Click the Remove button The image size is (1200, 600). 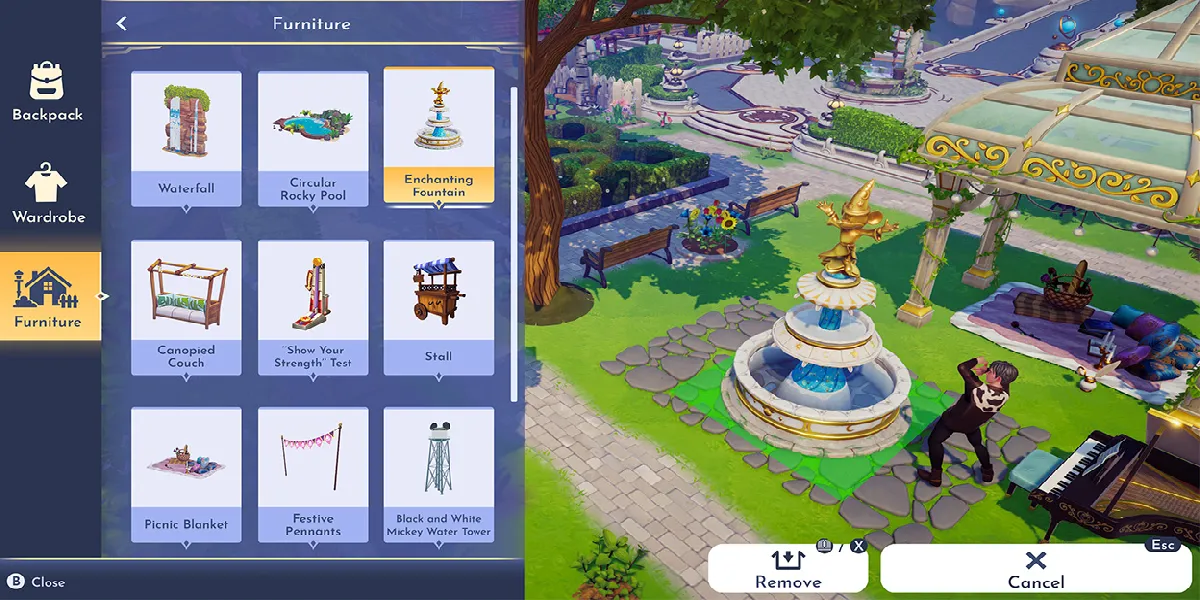[788, 570]
